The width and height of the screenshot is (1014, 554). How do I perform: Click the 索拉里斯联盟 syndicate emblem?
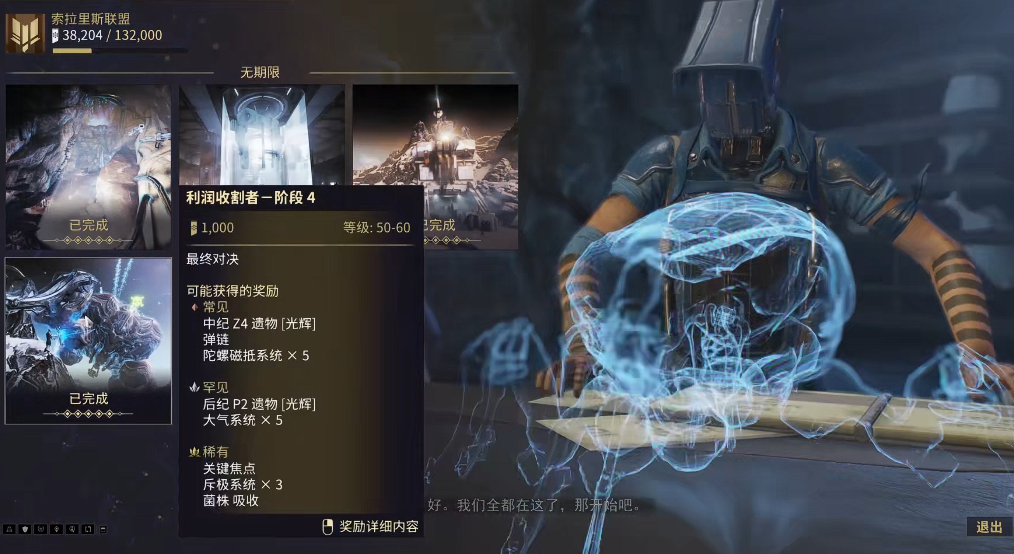[25, 32]
